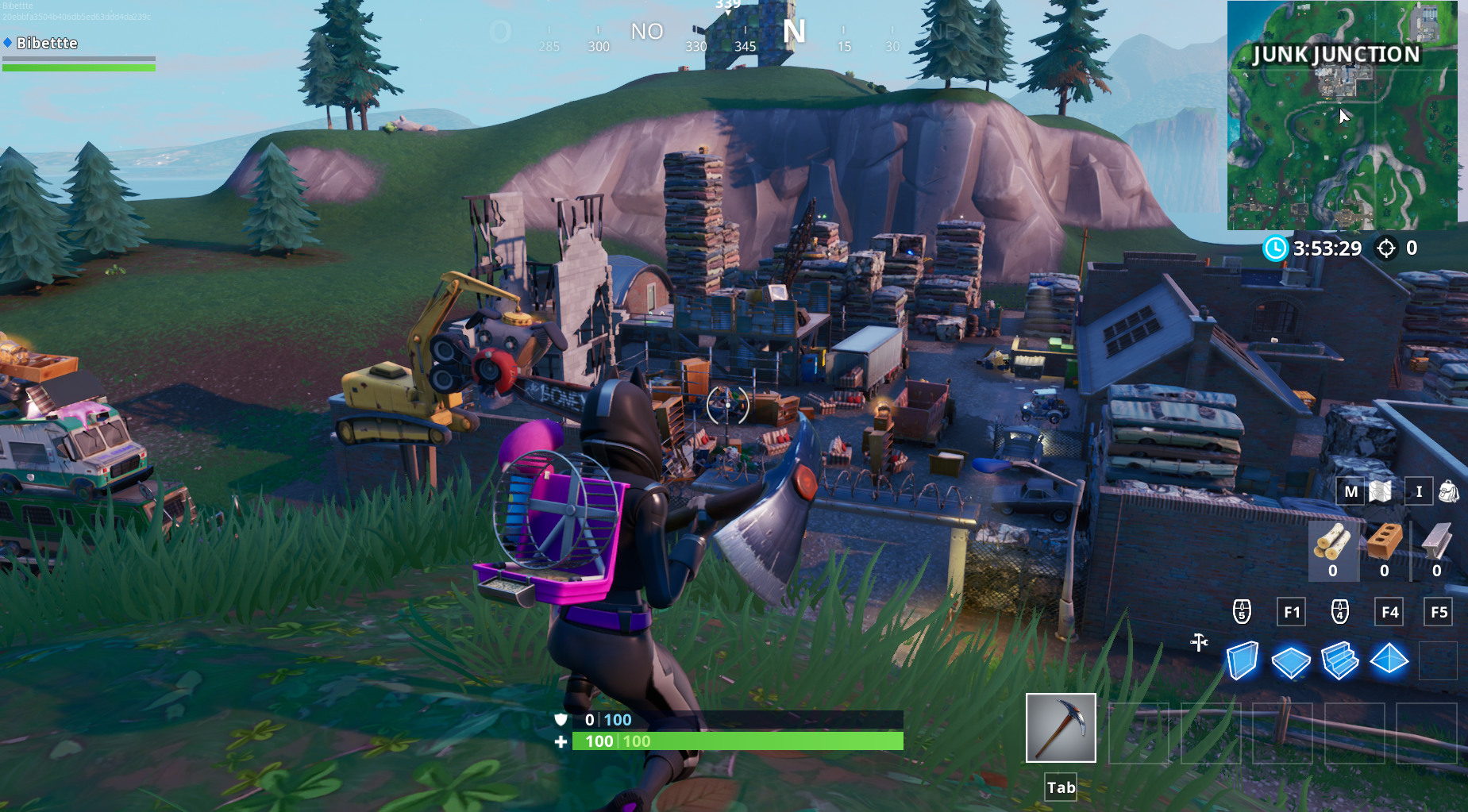The height and width of the screenshot is (812, 1468).
Task: Click the Tab label under the pickaxe slot
Action: [x=1061, y=787]
